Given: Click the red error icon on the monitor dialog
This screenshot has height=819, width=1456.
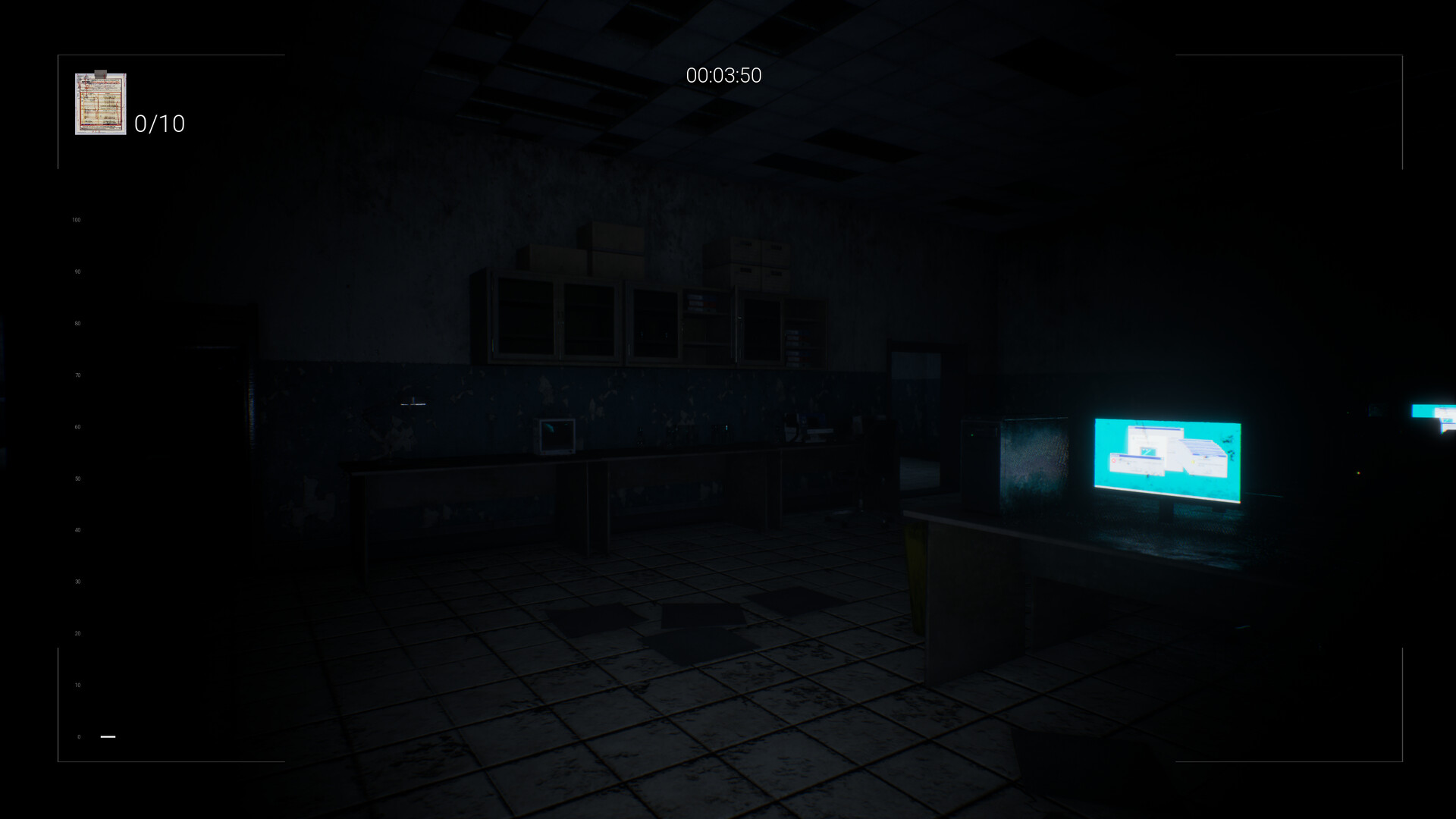Looking at the screenshot, I should tap(1114, 460).
